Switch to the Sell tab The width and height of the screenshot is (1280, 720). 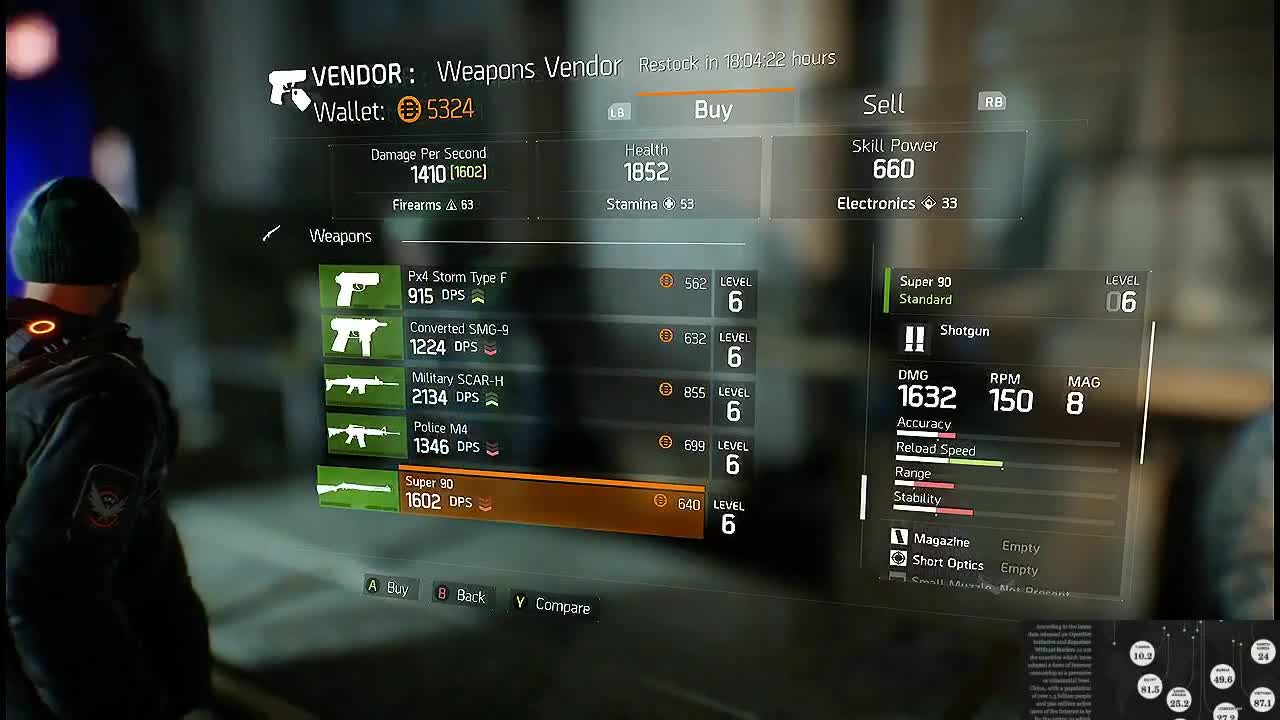(882, 104)
